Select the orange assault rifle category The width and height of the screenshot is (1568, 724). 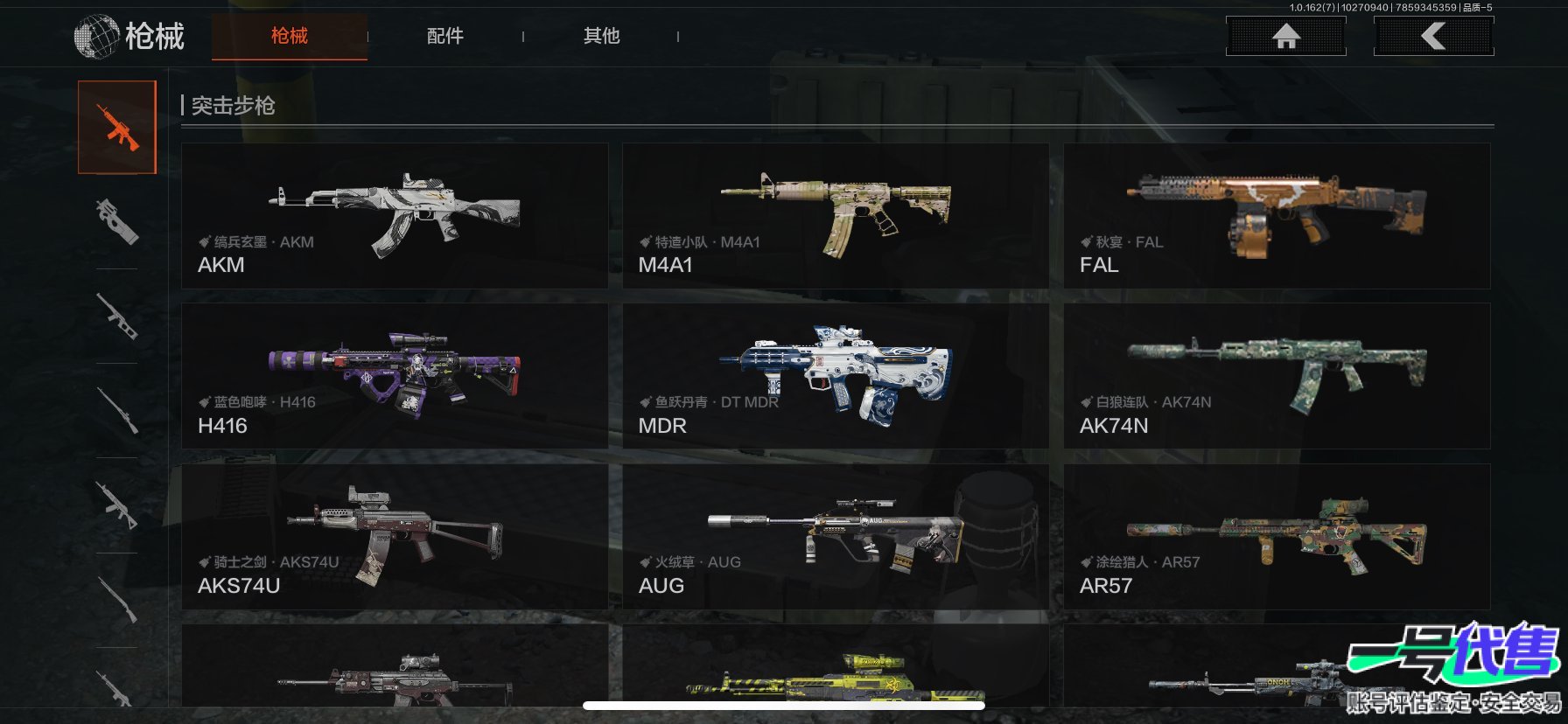coord(117,128)
